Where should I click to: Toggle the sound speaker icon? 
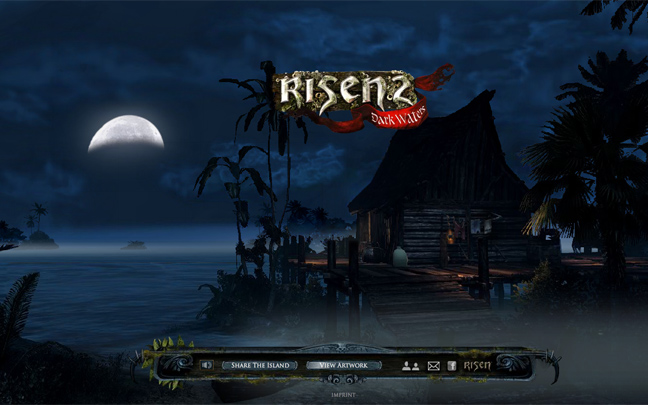click(207, 365)
